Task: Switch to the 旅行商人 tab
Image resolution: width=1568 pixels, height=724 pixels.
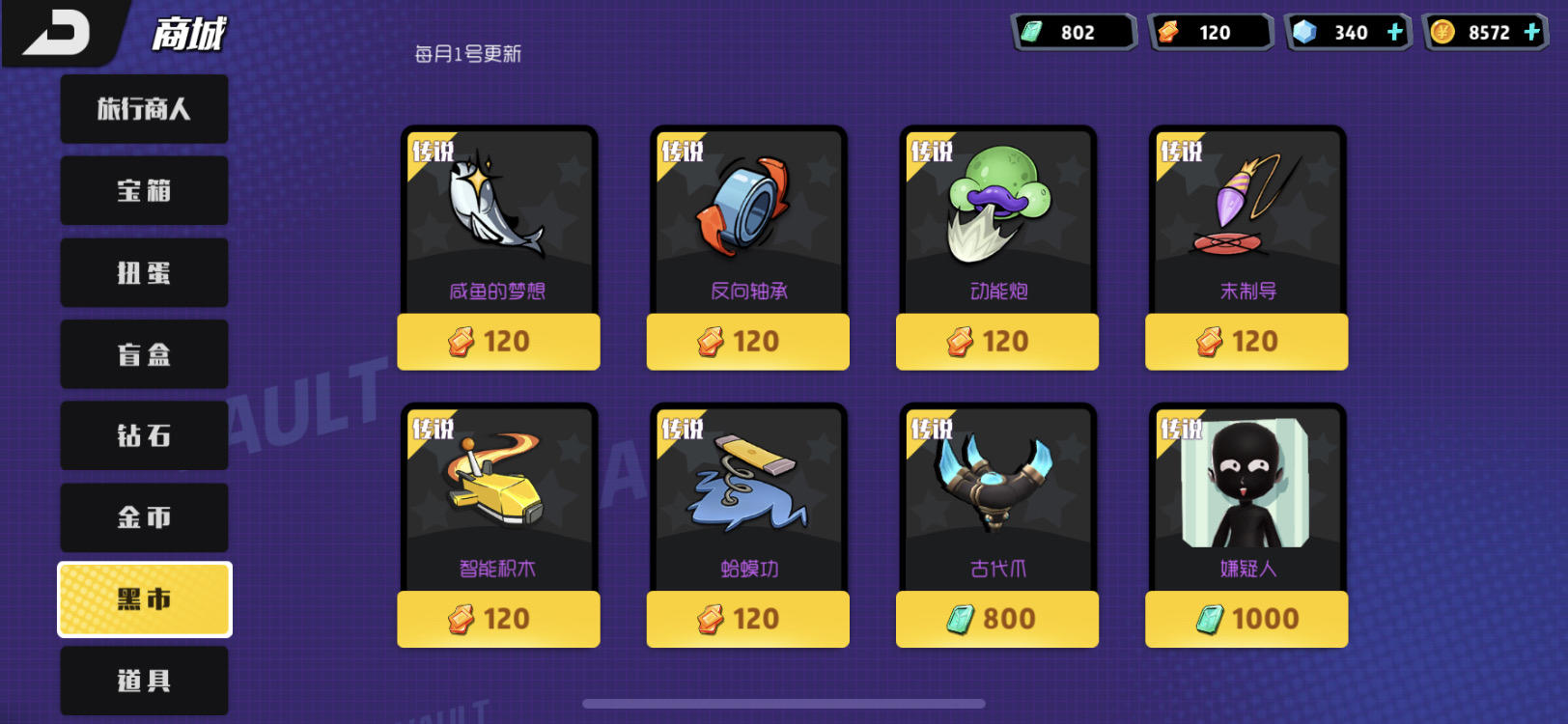Action: tap(143, 108)
